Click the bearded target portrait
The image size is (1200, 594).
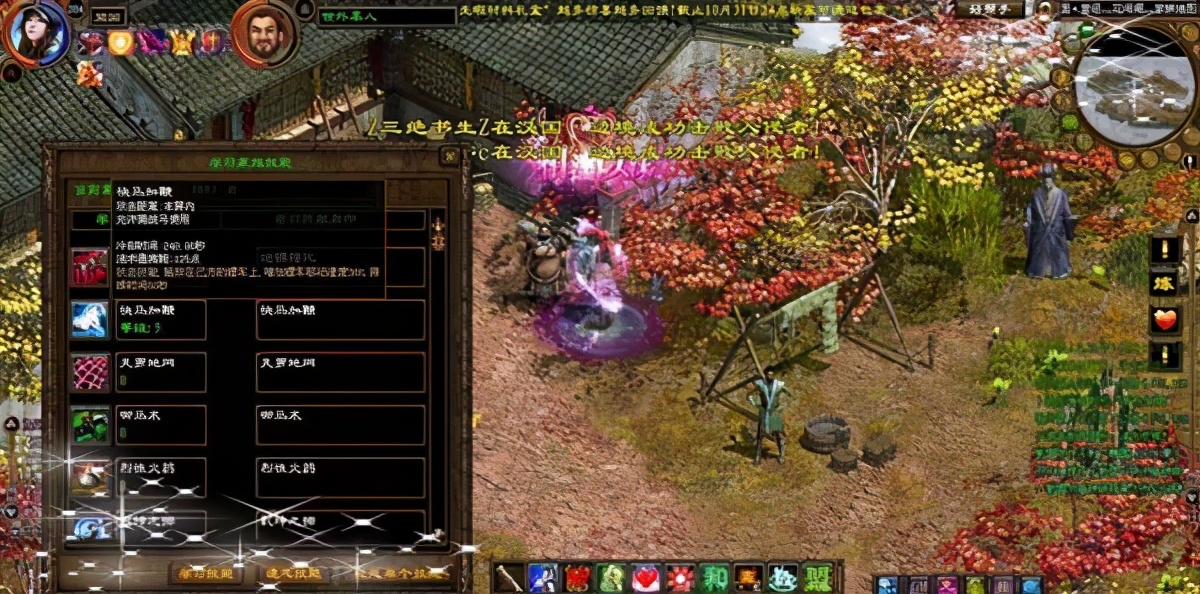point(263,34)
